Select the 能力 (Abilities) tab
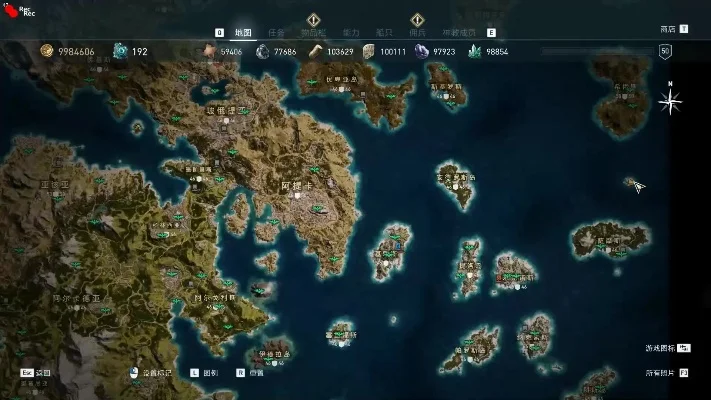This screenshot has width=711, height=400. [351, 32]
